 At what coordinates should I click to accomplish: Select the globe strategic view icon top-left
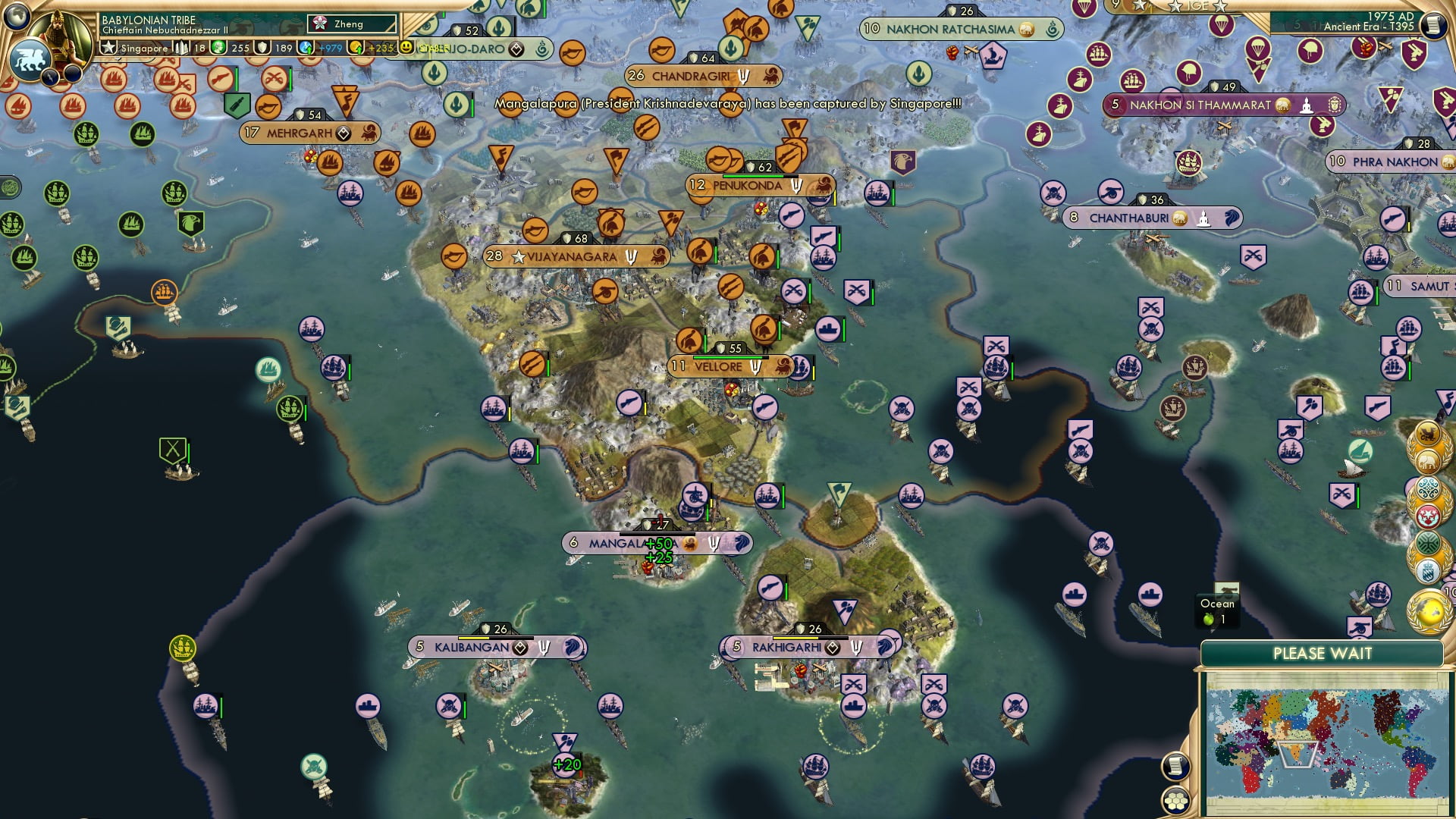(16, 16)
